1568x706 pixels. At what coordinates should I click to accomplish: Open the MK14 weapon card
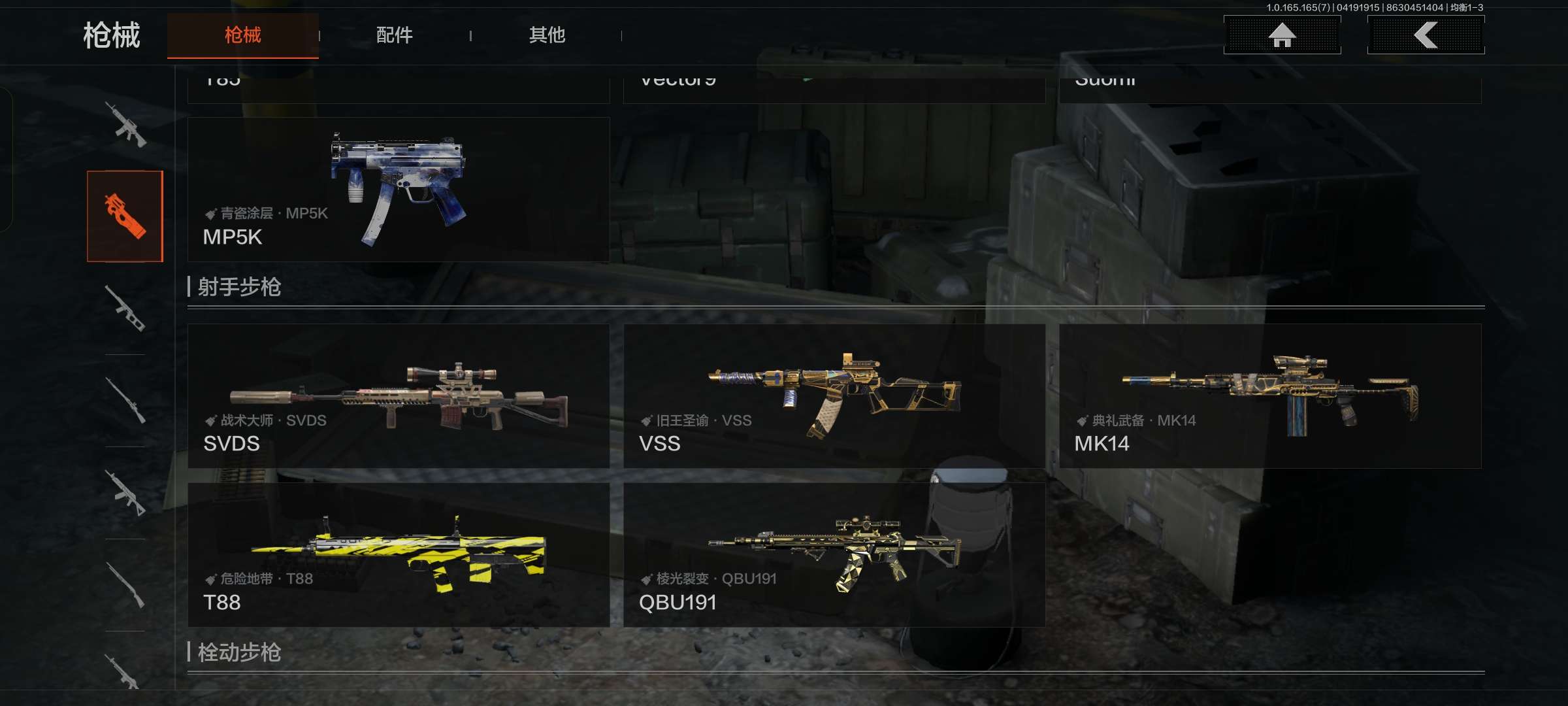click(x=1270, y=396)
